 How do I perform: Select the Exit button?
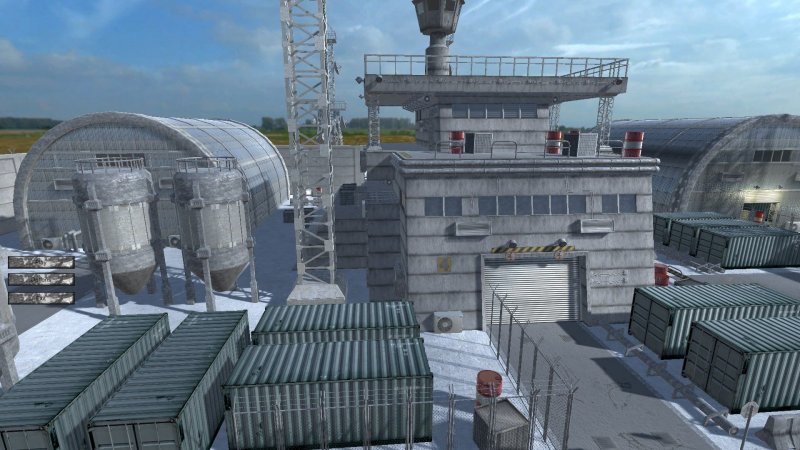point(41,297)
